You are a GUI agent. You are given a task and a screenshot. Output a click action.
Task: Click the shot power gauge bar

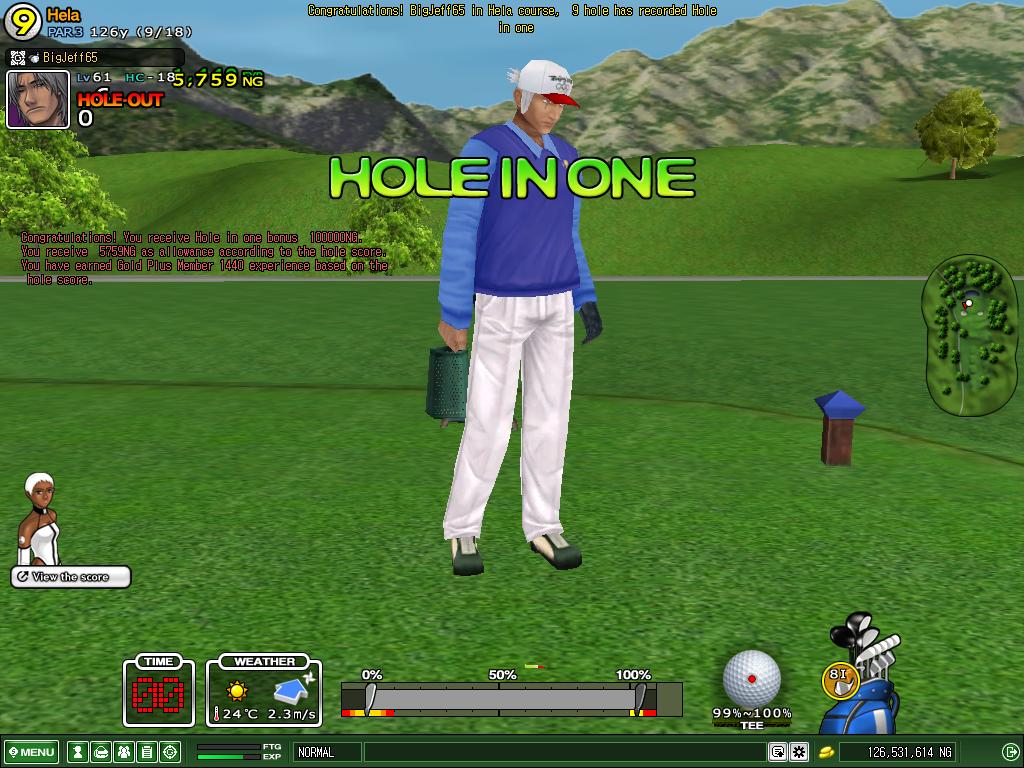point(510,698)
